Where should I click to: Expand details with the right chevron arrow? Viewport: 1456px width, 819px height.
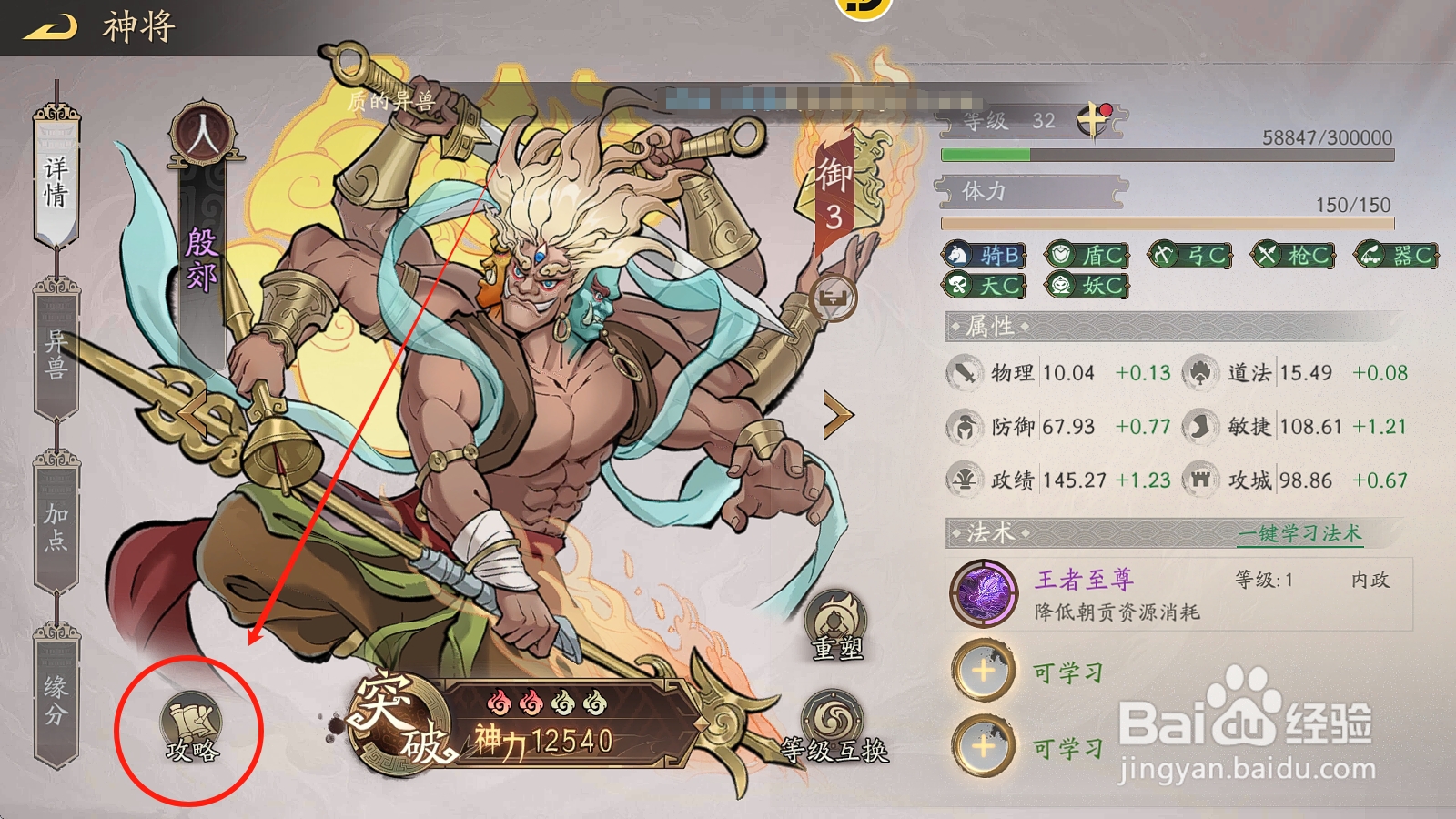[x=836, y=414]
